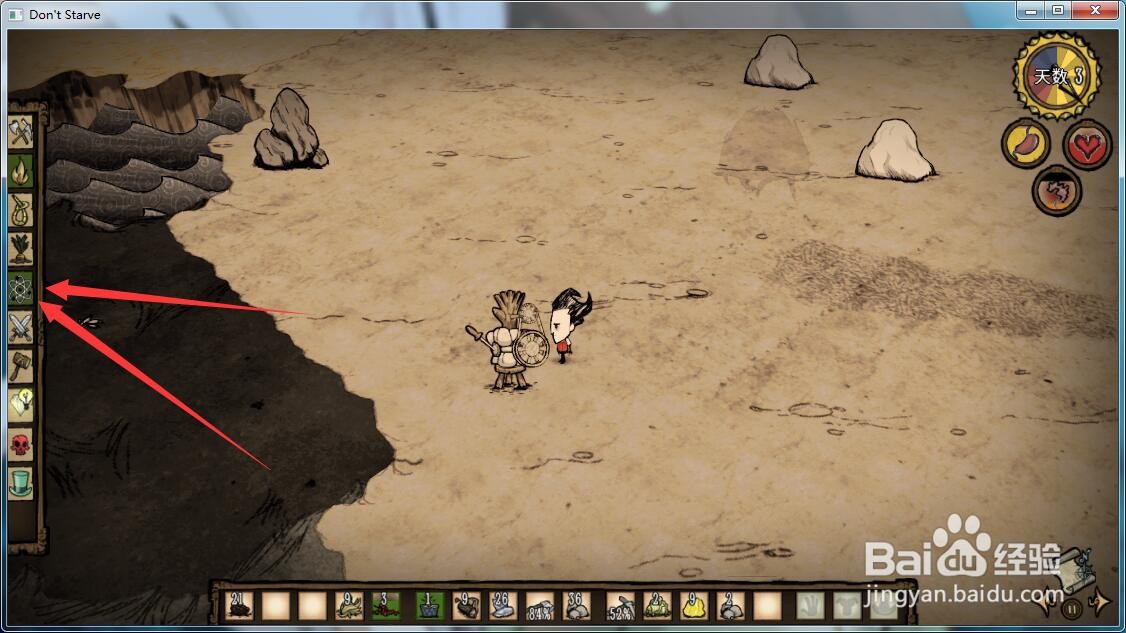Open the Survival tab with rope icon
1126x633 pixels.
click(21, 210)
